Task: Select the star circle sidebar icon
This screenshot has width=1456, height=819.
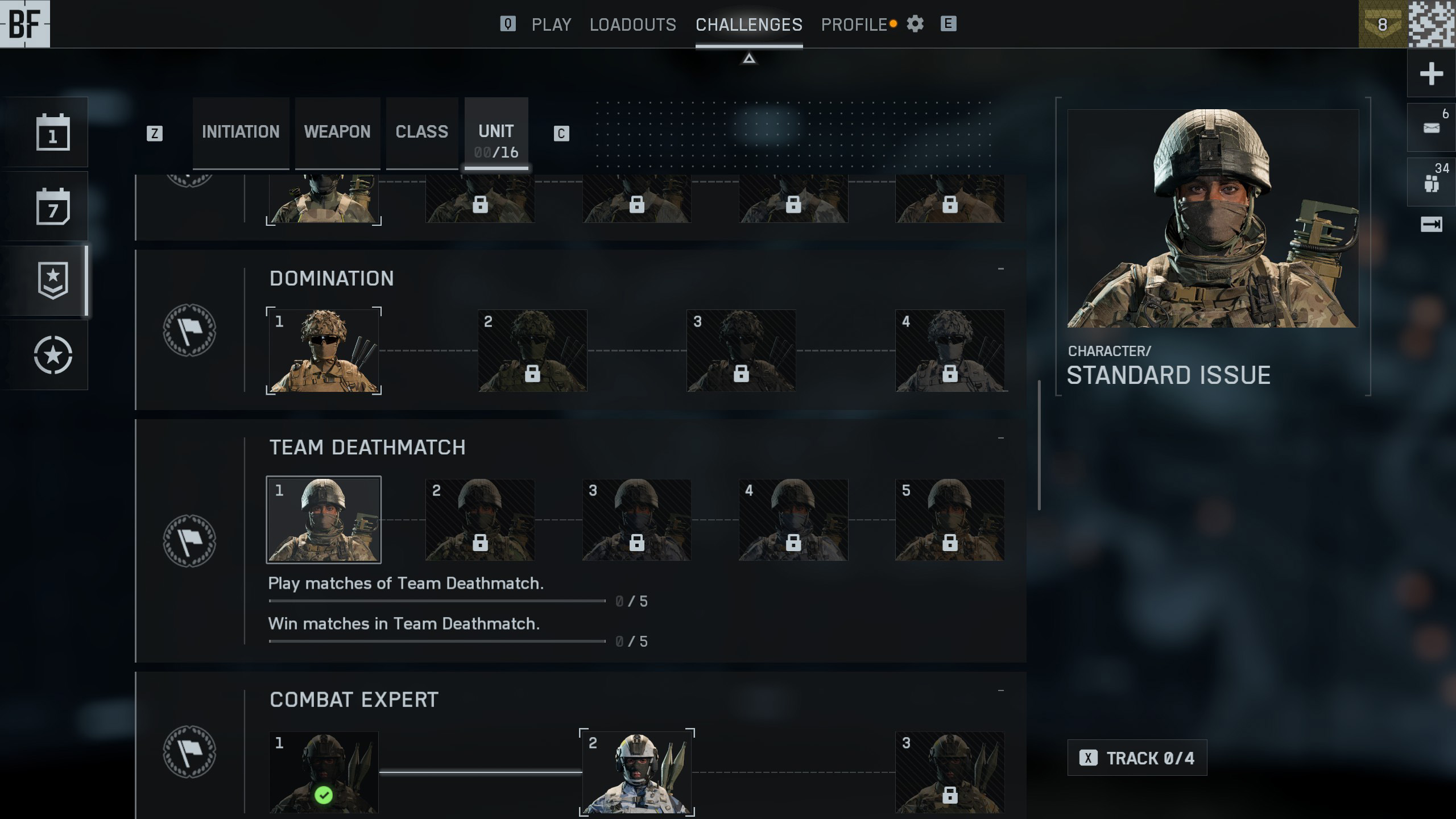Action: (x=53, y=355)
